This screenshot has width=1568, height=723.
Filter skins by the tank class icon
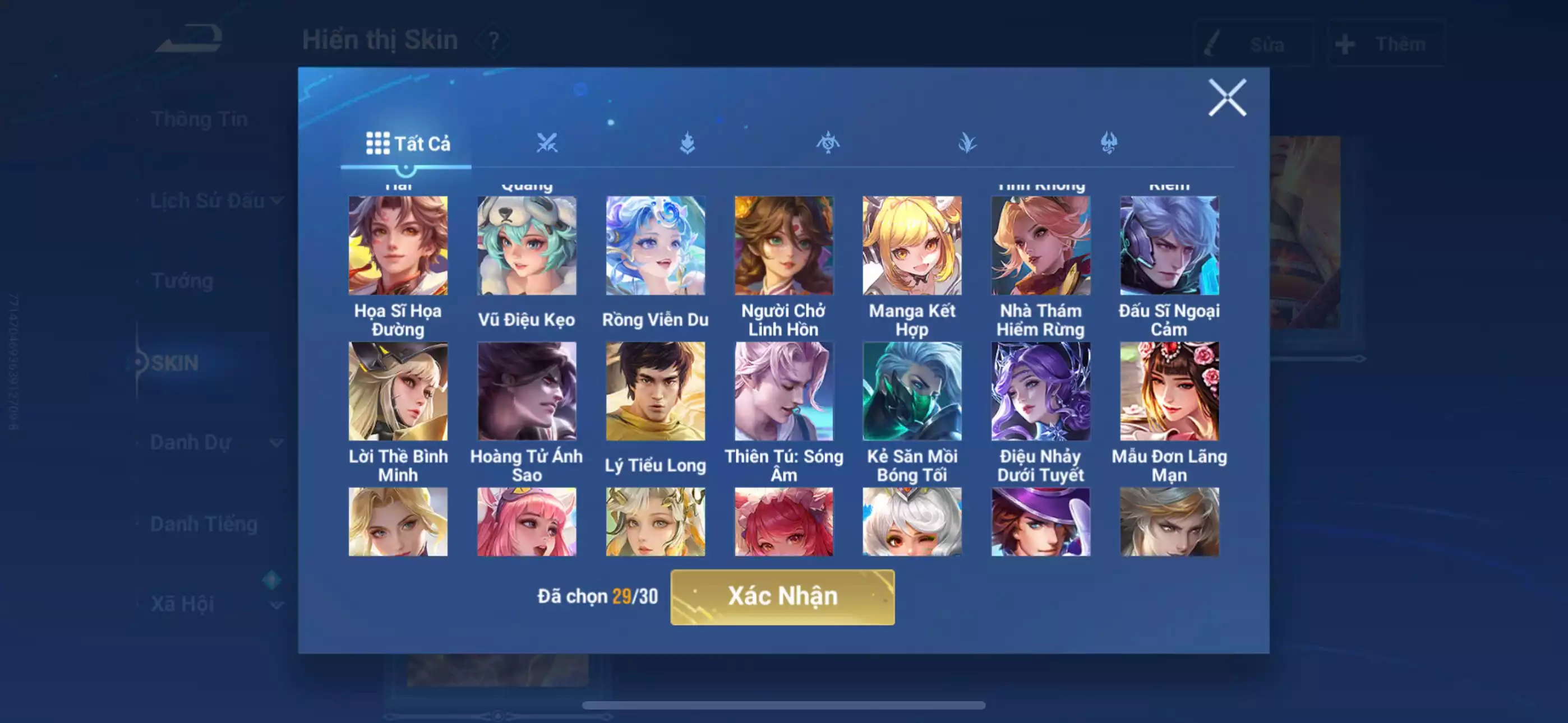click(687, 142)
